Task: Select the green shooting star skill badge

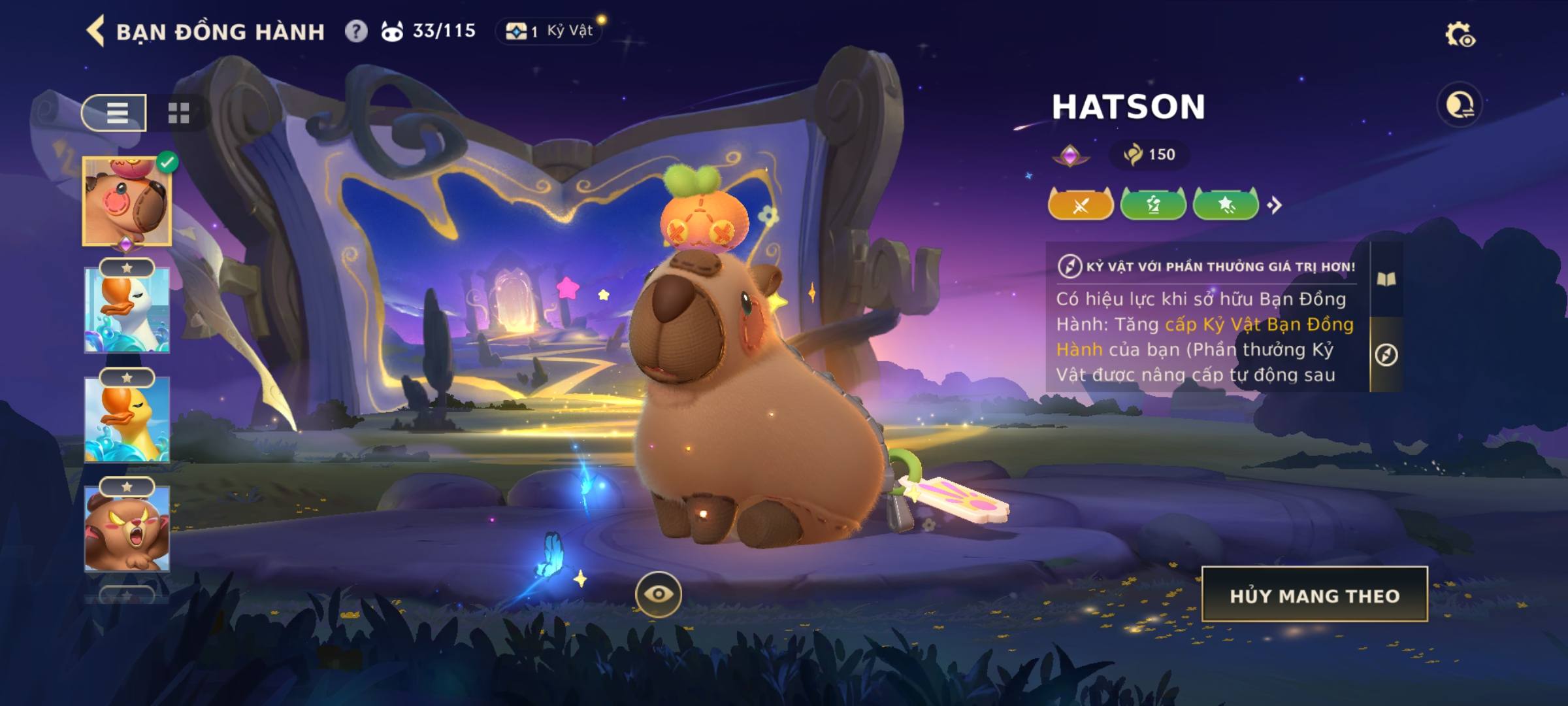Action: click(x=1226, y=205)
